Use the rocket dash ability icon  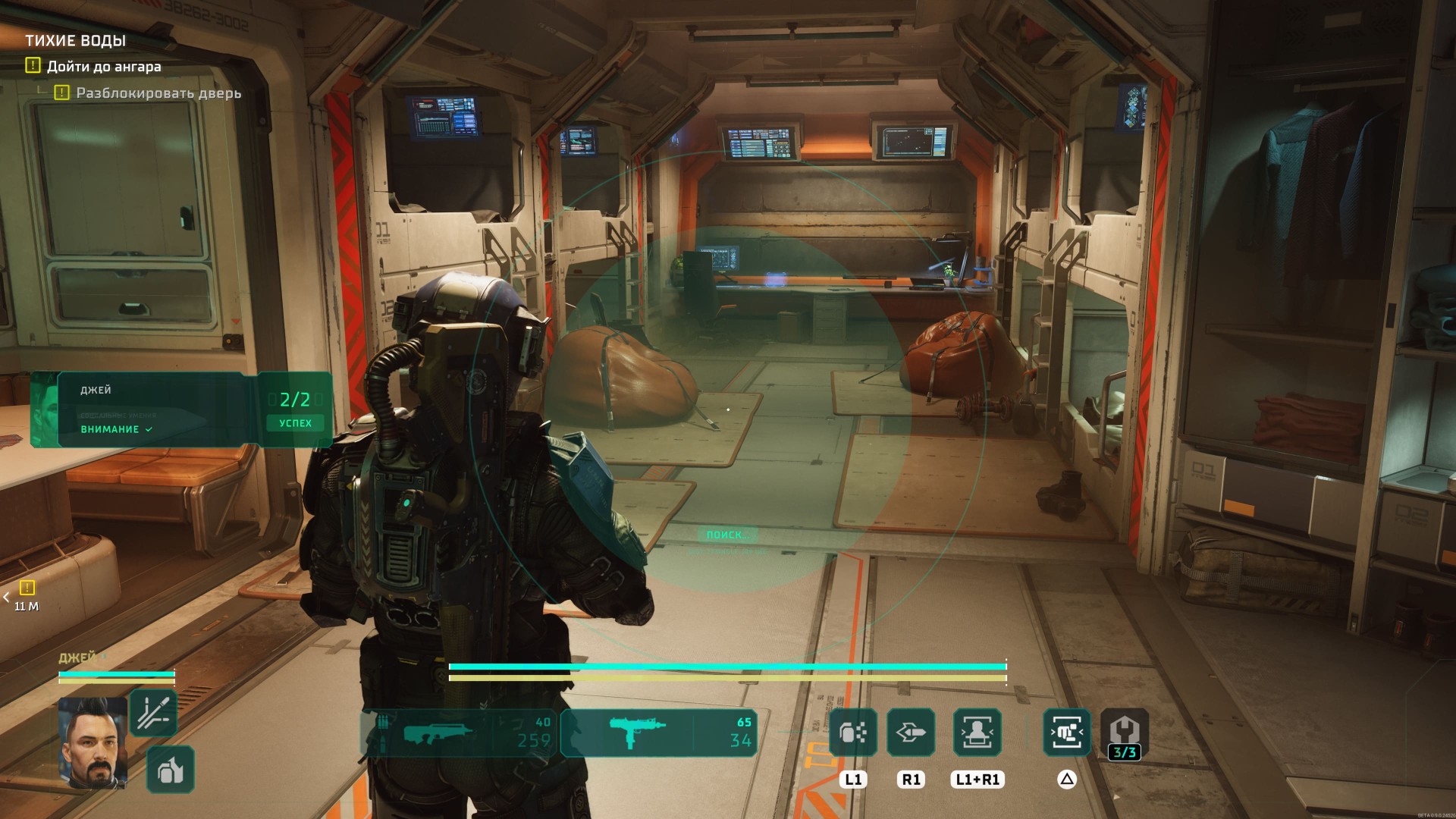(x=911, y=733)
